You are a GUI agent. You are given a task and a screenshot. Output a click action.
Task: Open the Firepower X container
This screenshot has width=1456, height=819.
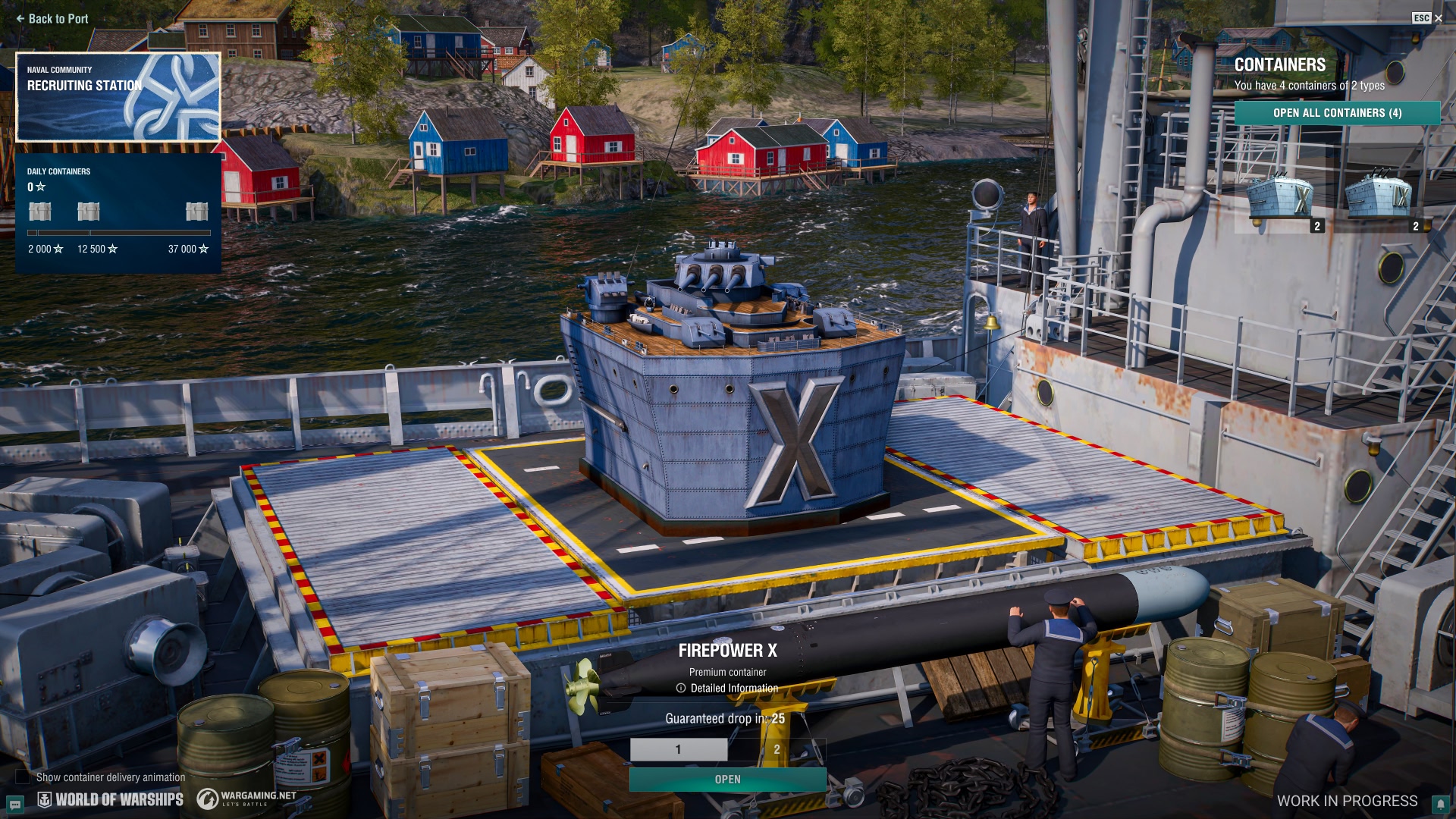pyautogui.click(x=727, y=780)
